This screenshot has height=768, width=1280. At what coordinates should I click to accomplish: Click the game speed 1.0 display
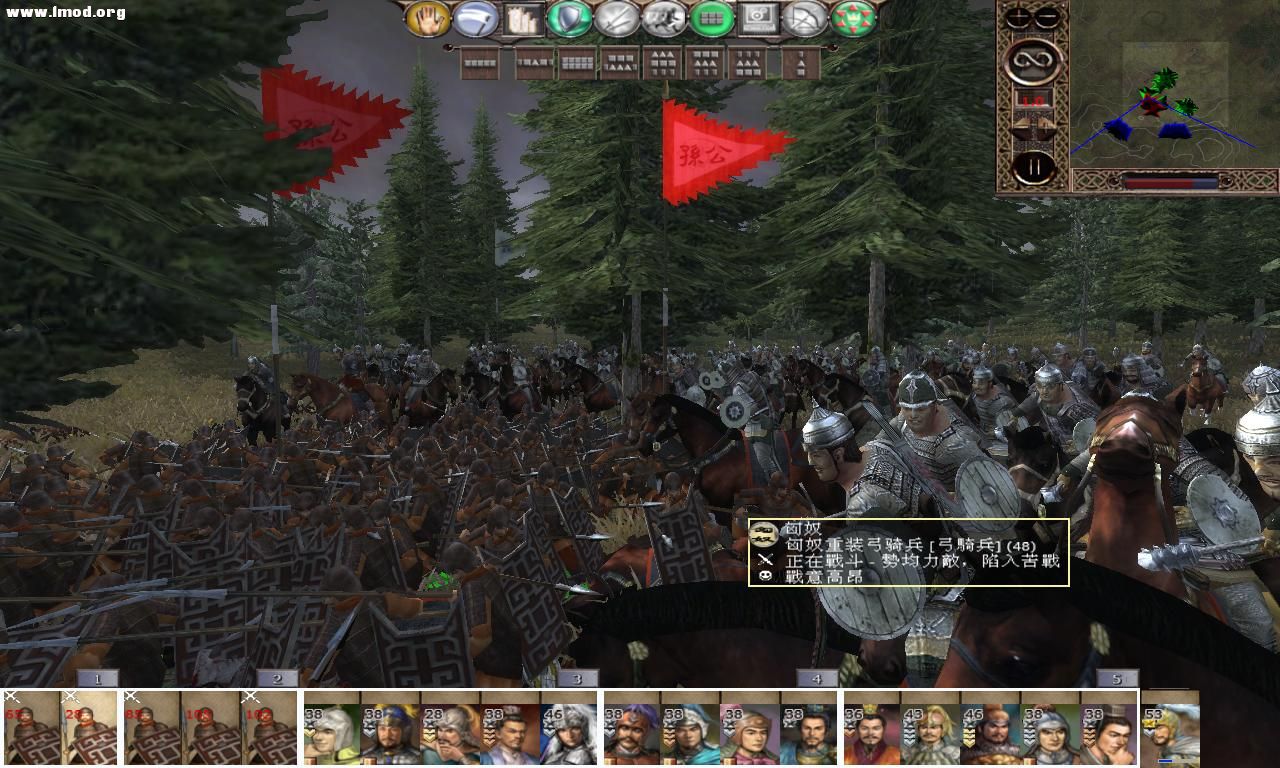(1033, 99)
